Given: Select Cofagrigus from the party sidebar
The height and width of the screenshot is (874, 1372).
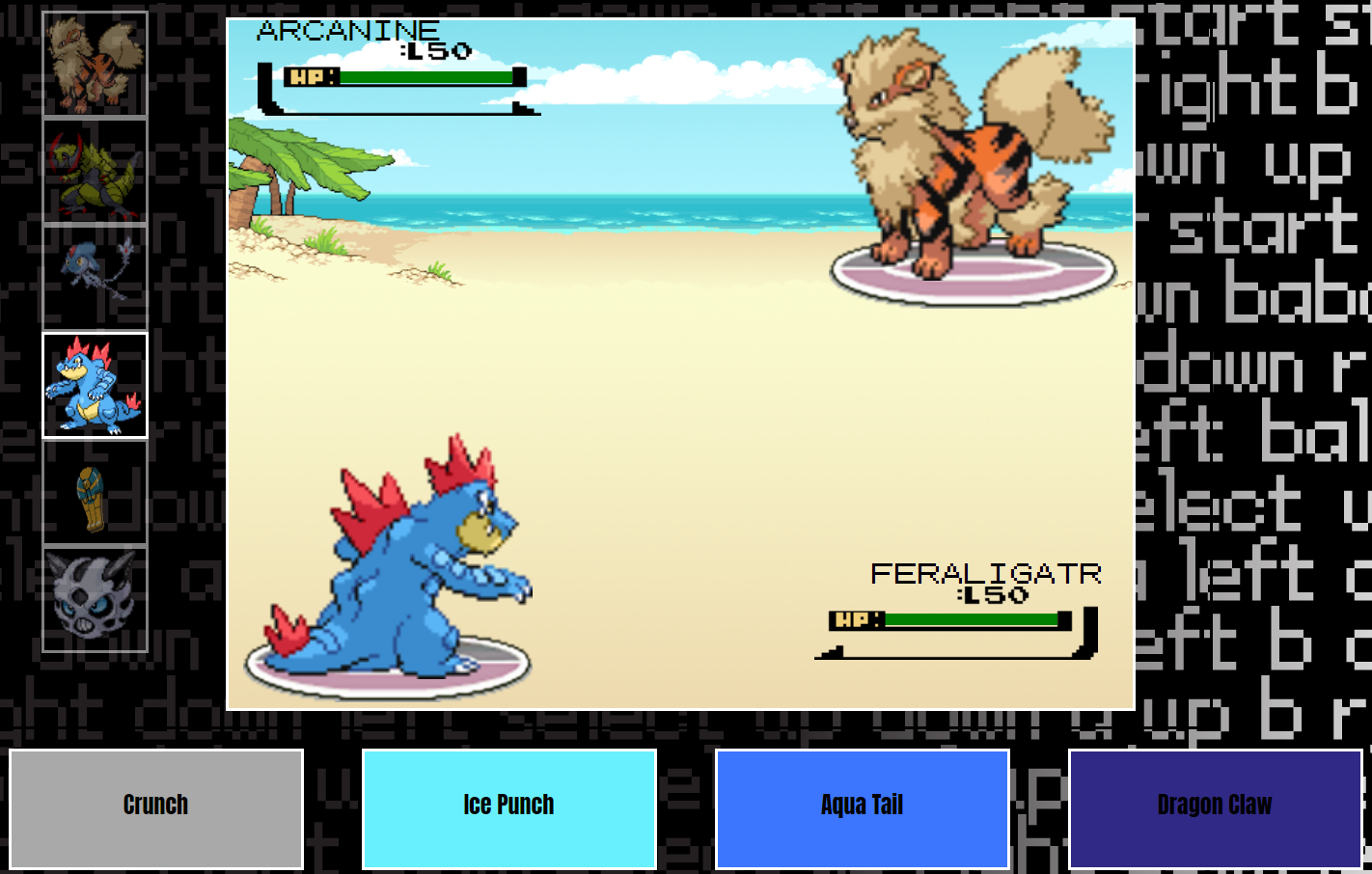Looking at the screenshot, I should click(94, 493).
